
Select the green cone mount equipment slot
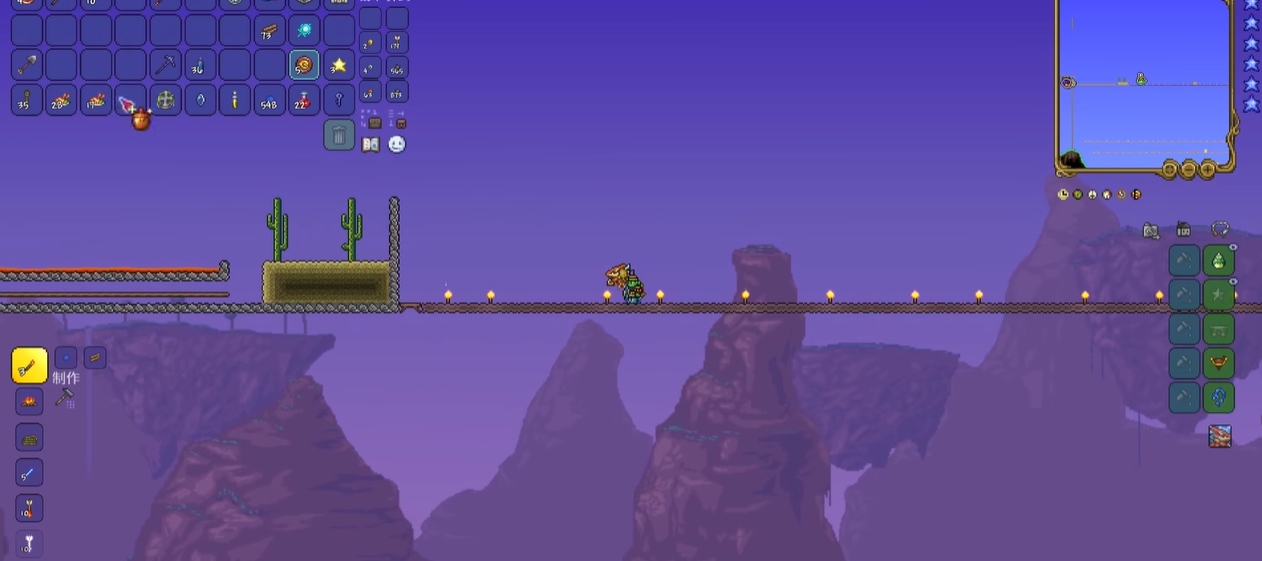[1219, 261]
